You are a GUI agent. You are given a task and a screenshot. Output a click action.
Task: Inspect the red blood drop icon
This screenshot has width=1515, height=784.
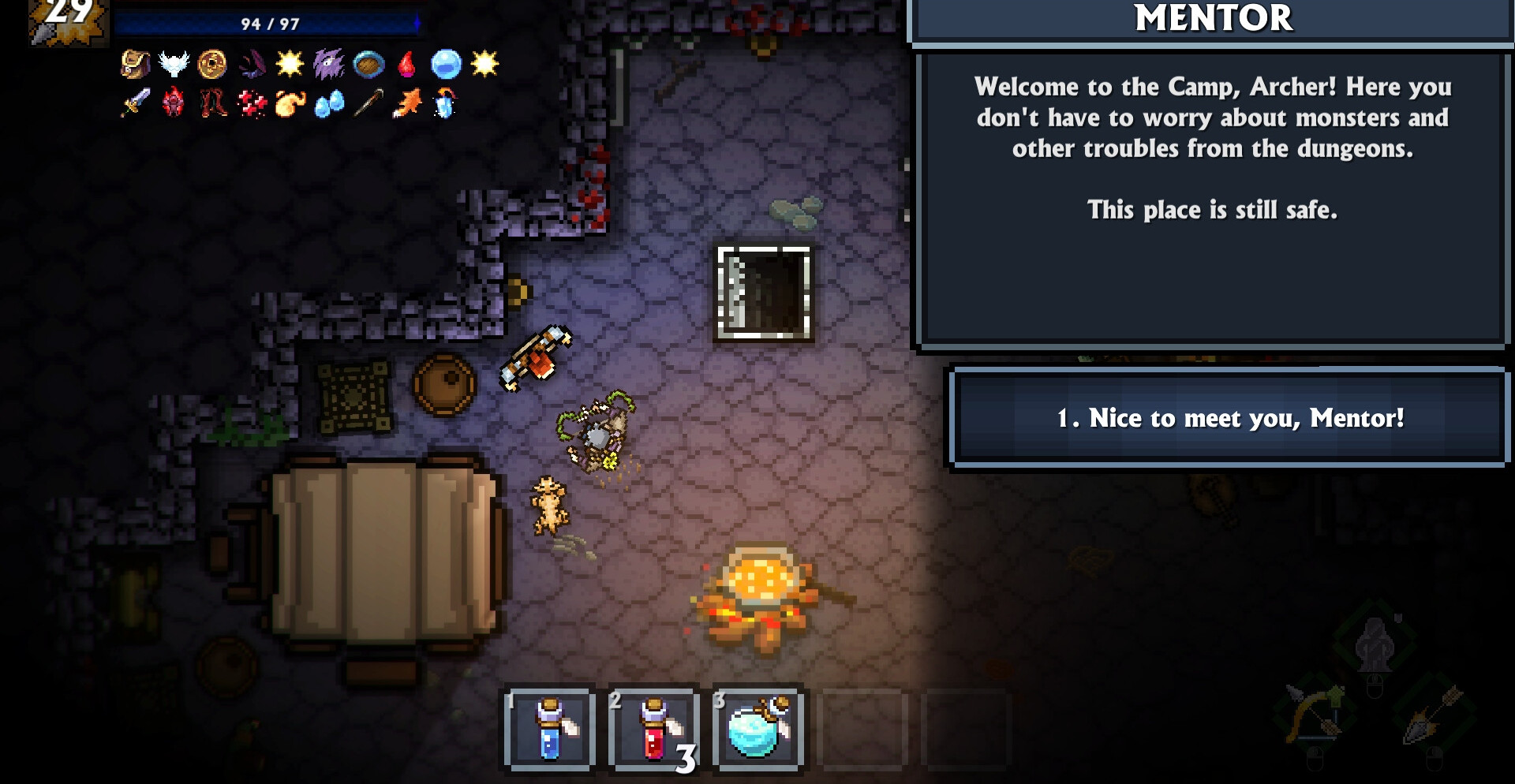click(407, 64)
